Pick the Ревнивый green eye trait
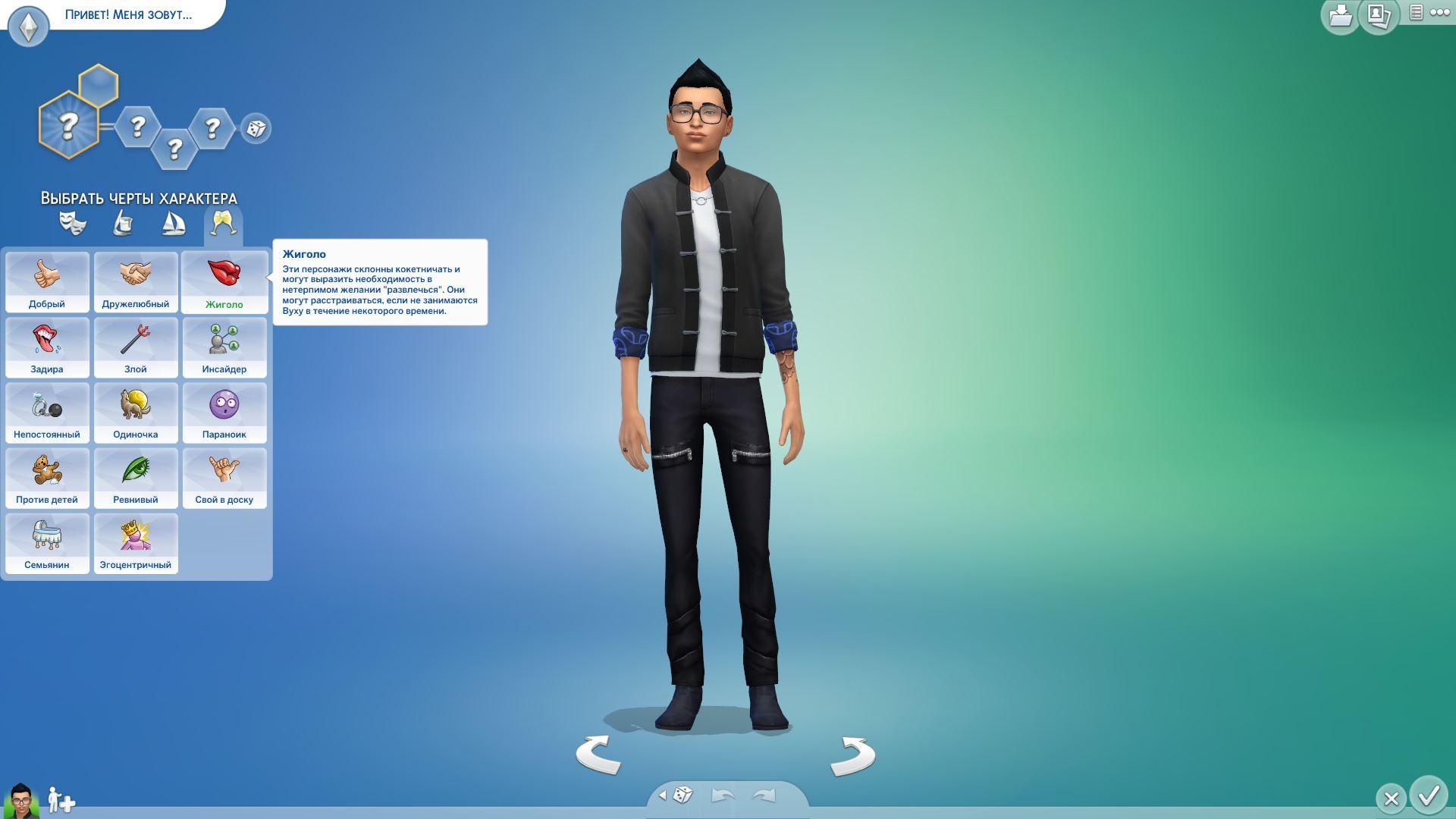The width and height of the screenshot is (1456, 819). pyautogui.click(x=136, y=478)
